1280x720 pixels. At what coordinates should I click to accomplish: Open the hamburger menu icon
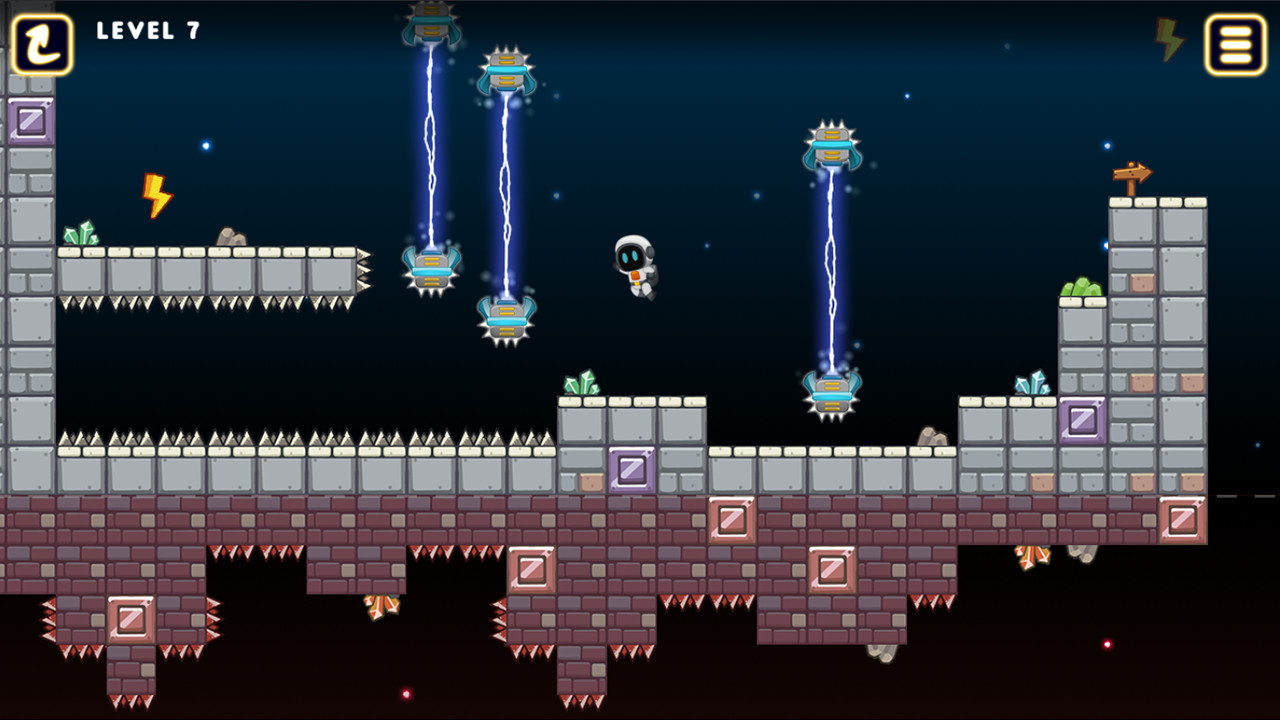pyautogui.click(x=1234, y=44)
